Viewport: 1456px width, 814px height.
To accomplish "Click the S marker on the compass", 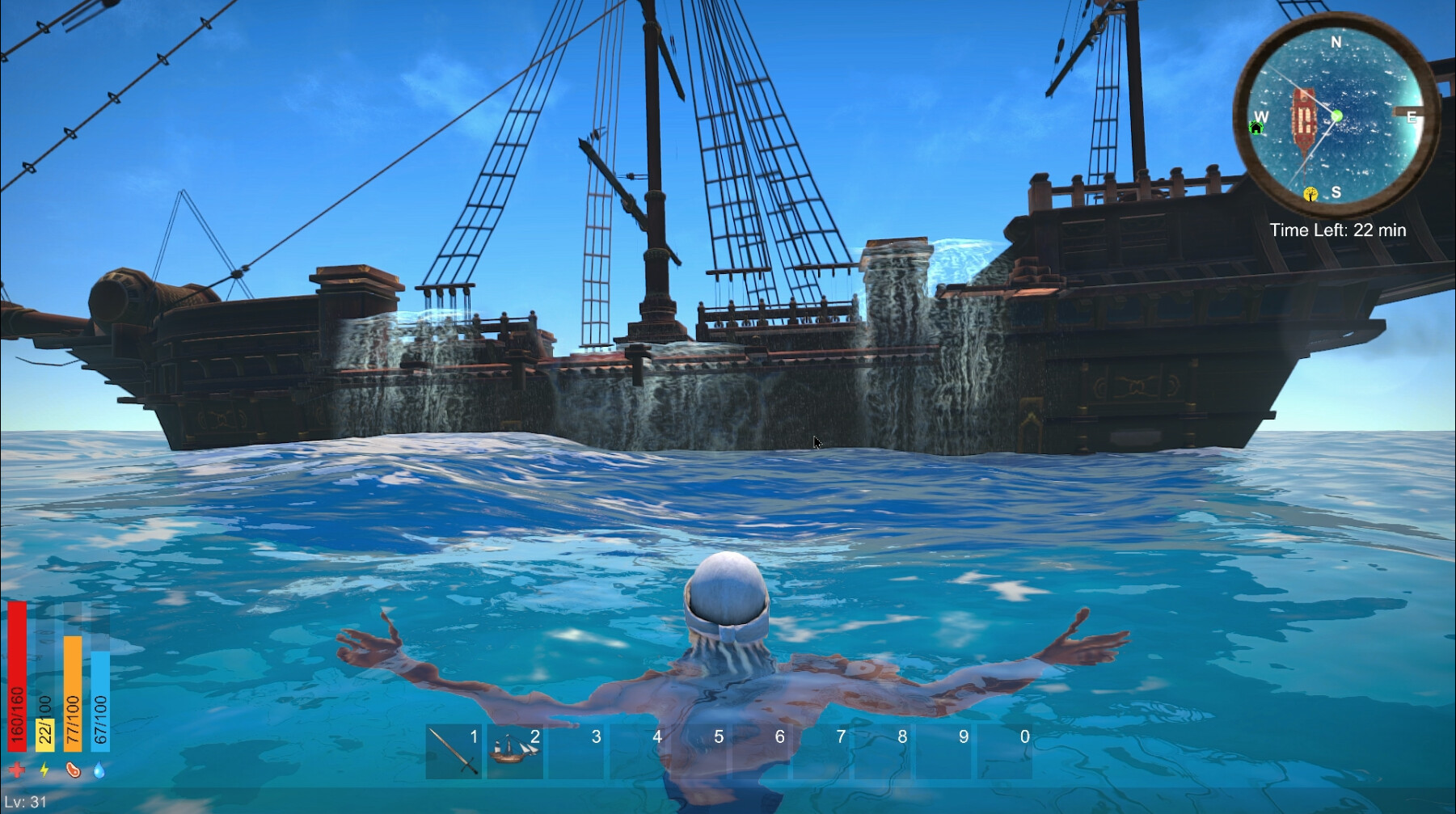I will [1336, 192].
